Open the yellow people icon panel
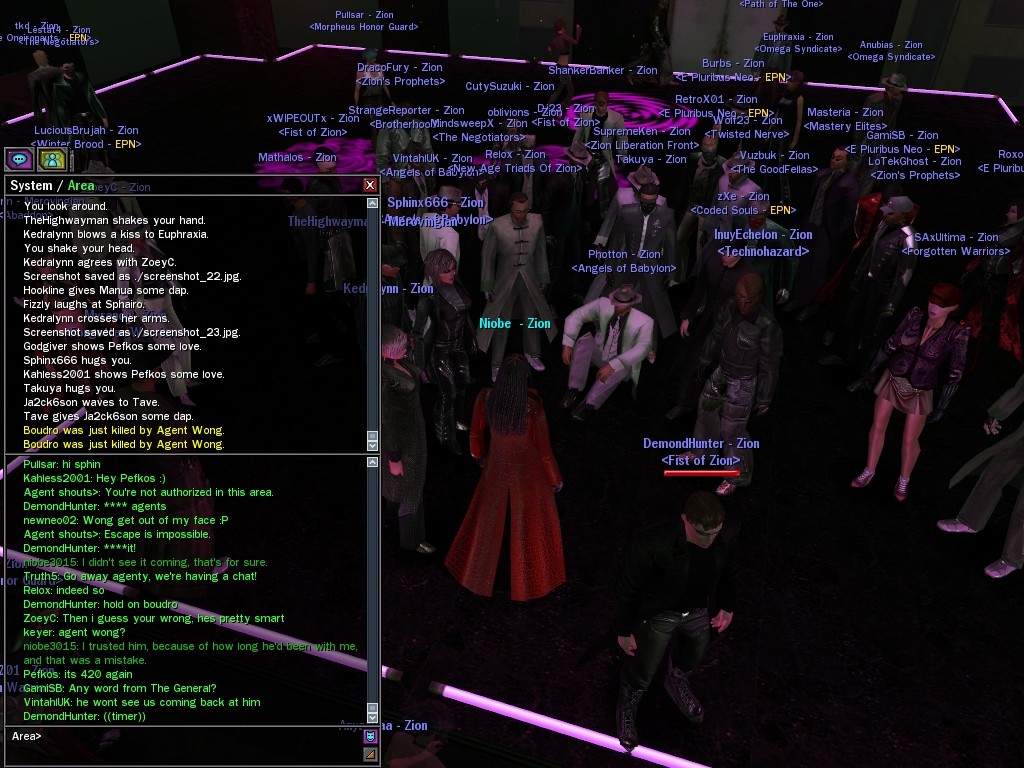 pos(52,159)
